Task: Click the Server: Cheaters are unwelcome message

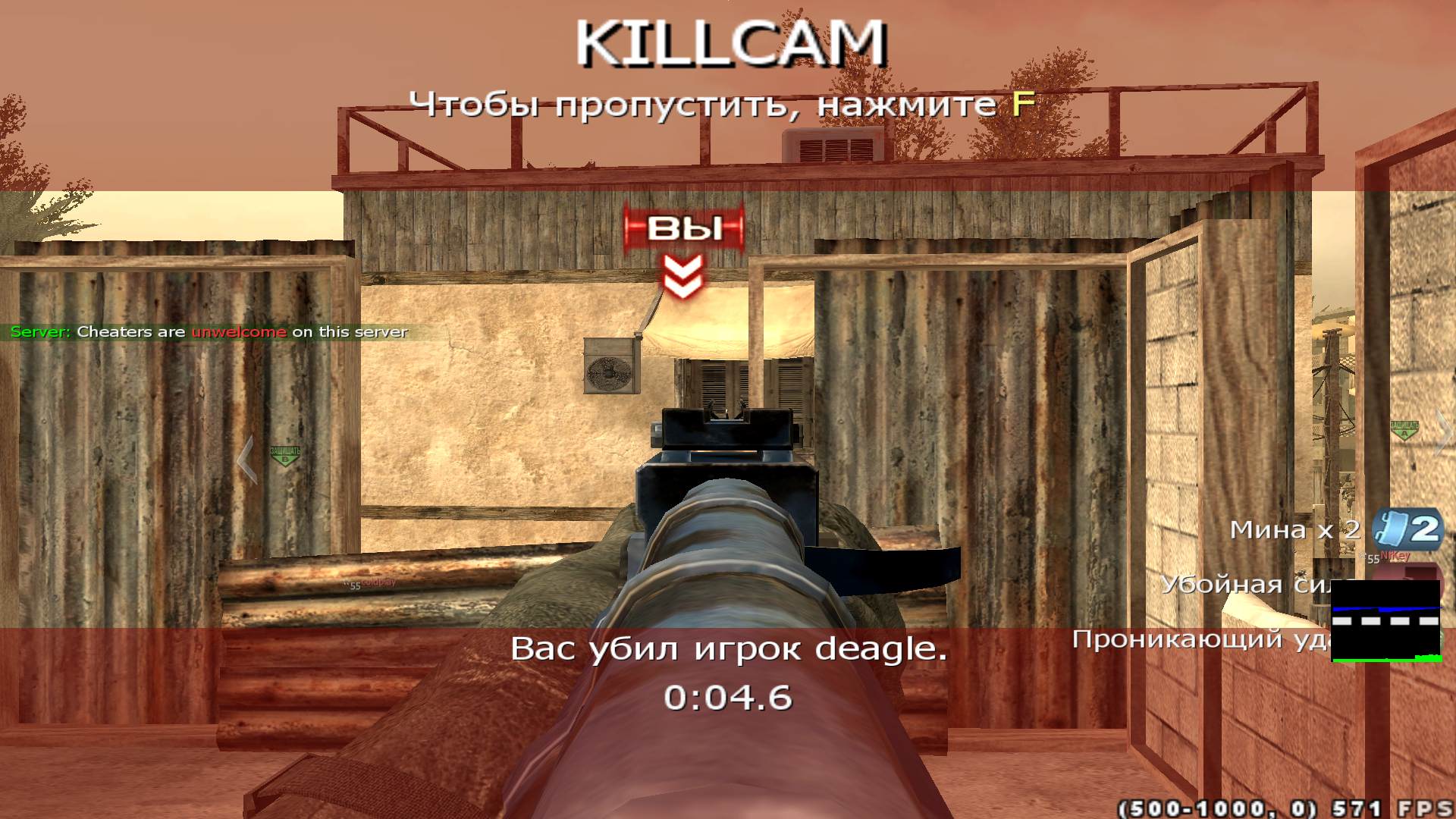Action: 209,331
